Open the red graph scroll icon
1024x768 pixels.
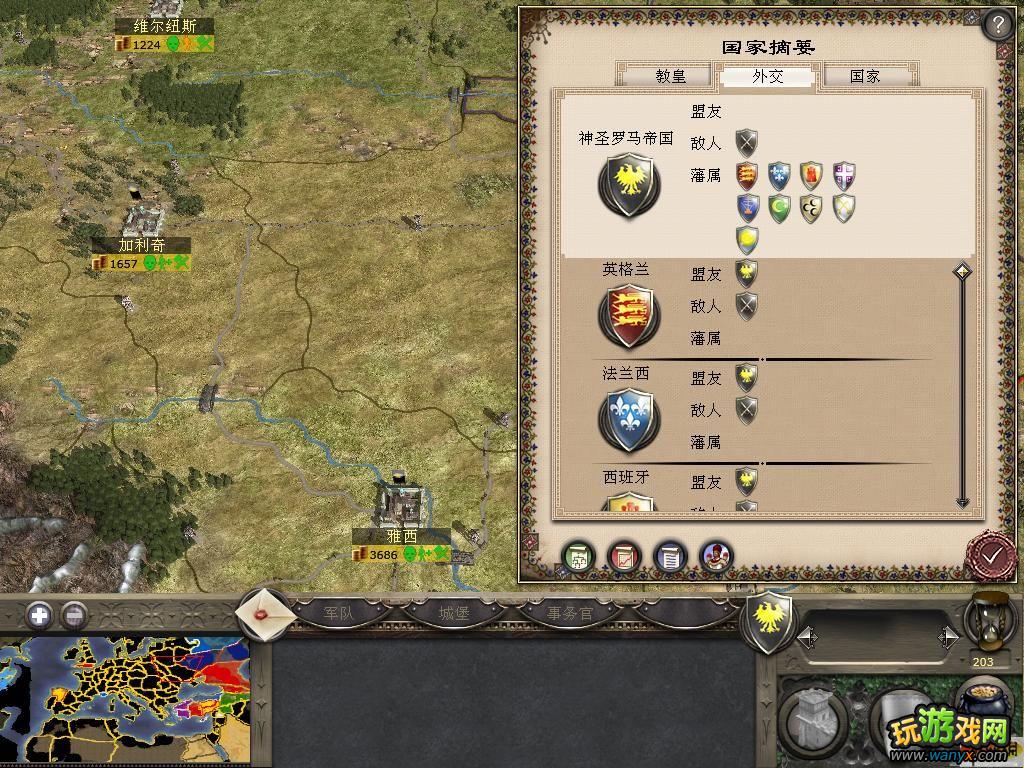[x=625, y=556]
